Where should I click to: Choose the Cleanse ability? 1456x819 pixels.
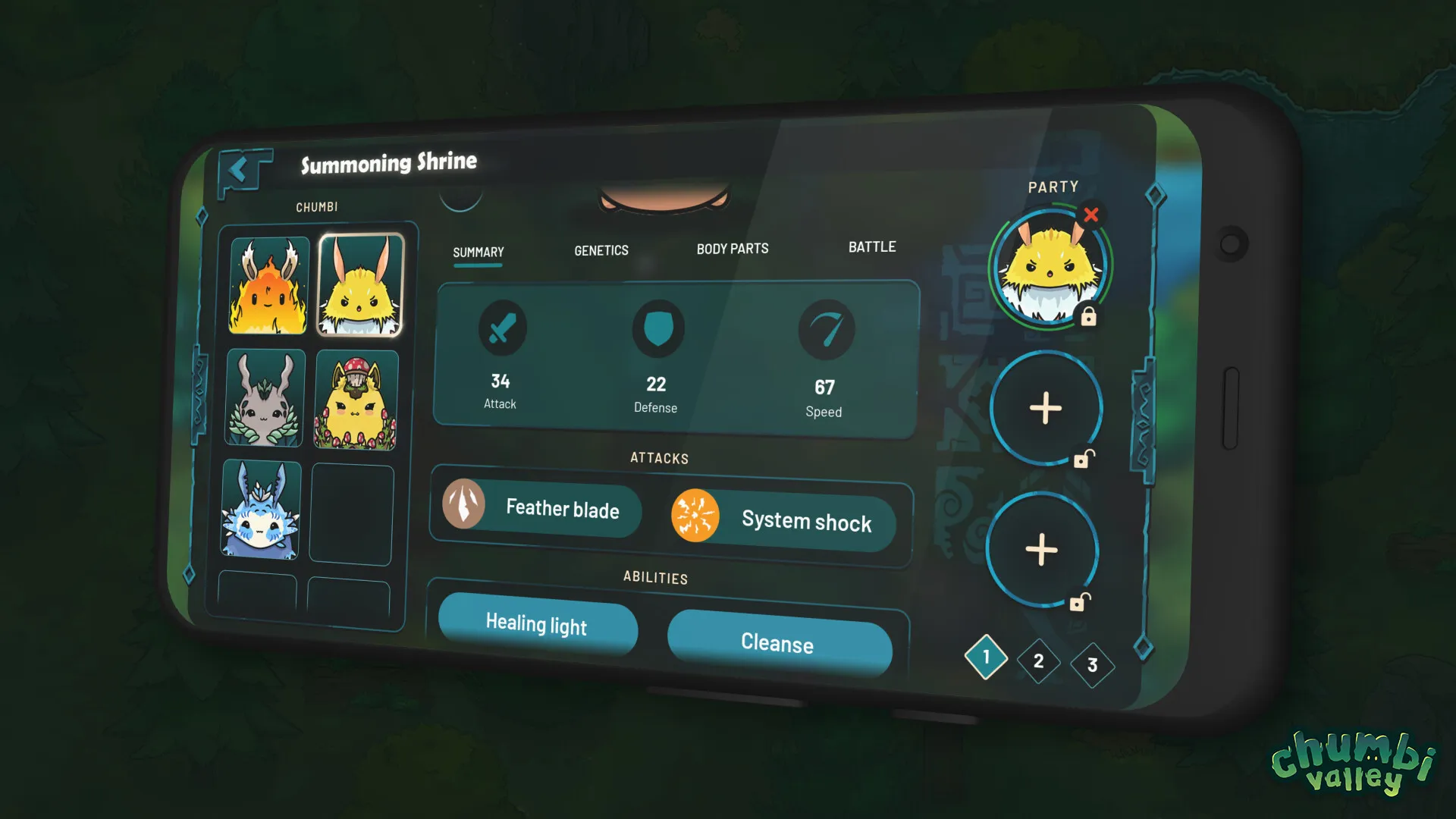pyautogui.click(x=778, y=643)
